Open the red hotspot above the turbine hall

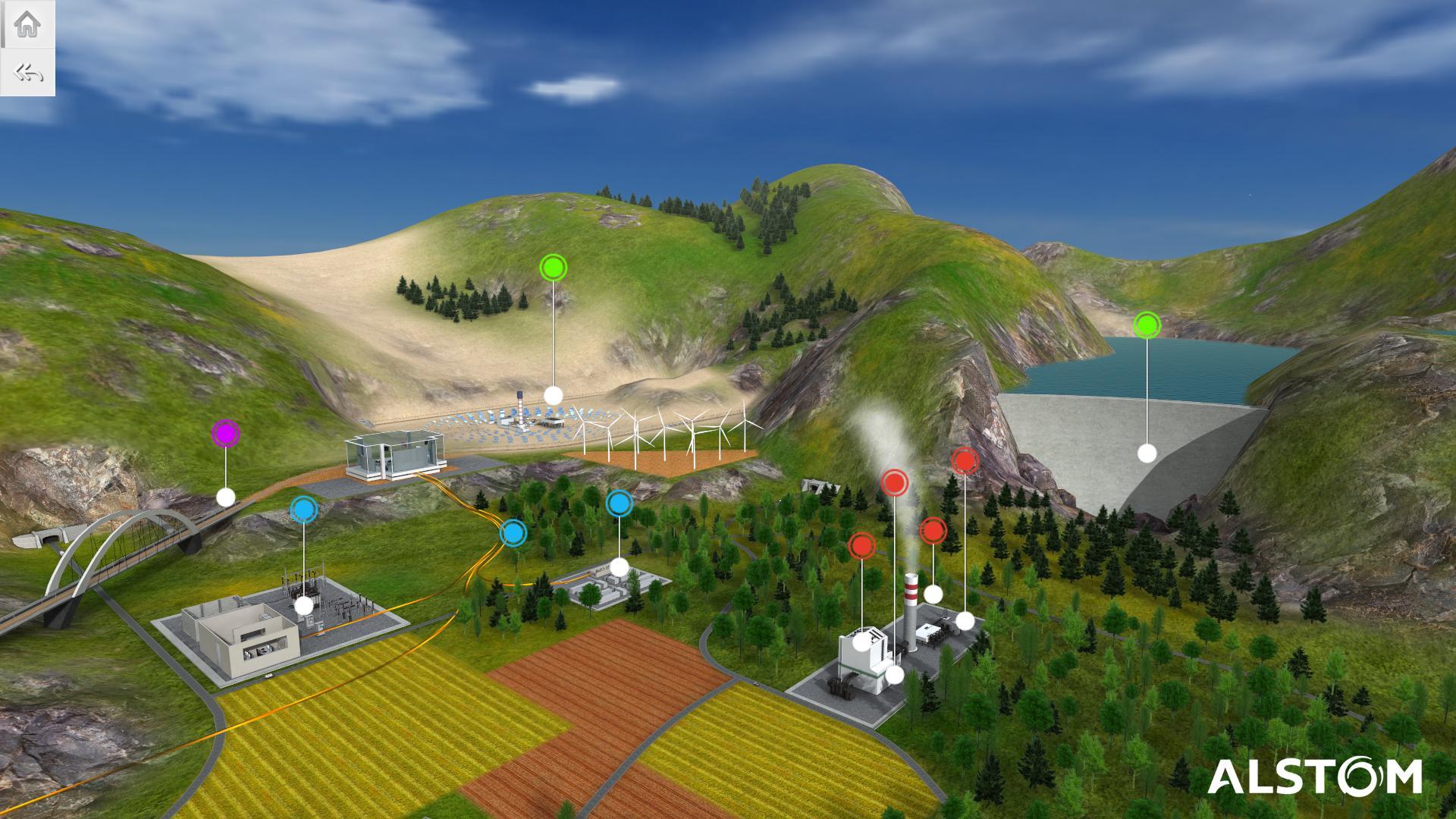(934, 532)
